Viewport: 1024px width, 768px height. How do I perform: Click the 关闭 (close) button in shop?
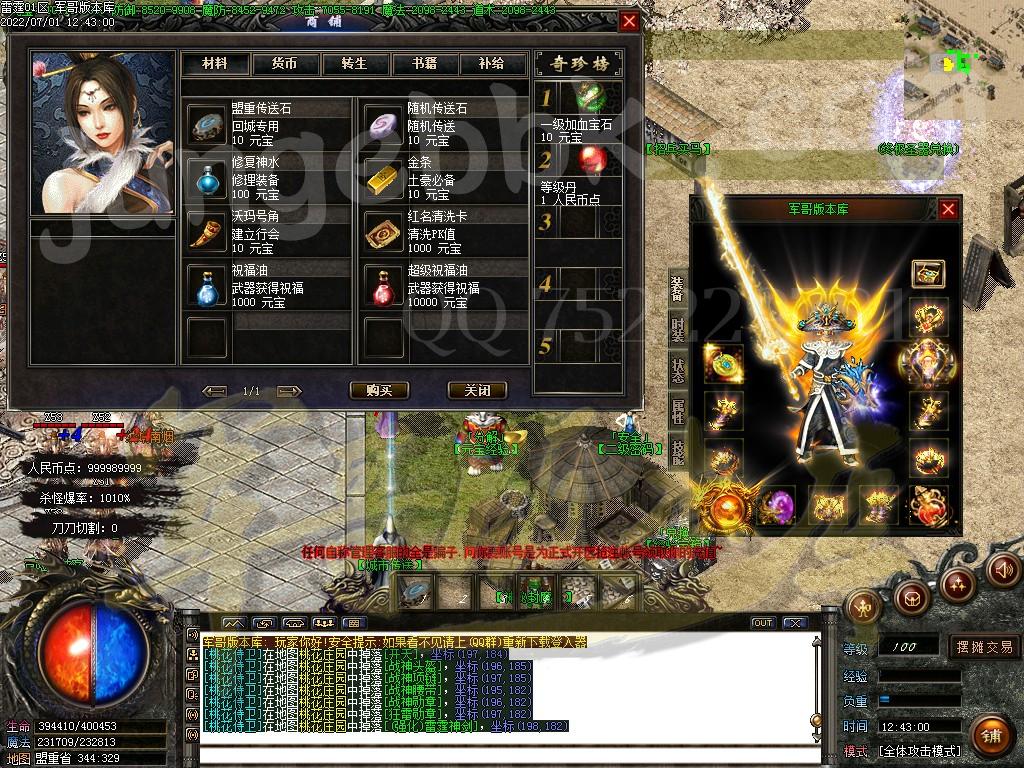(469, 390)
